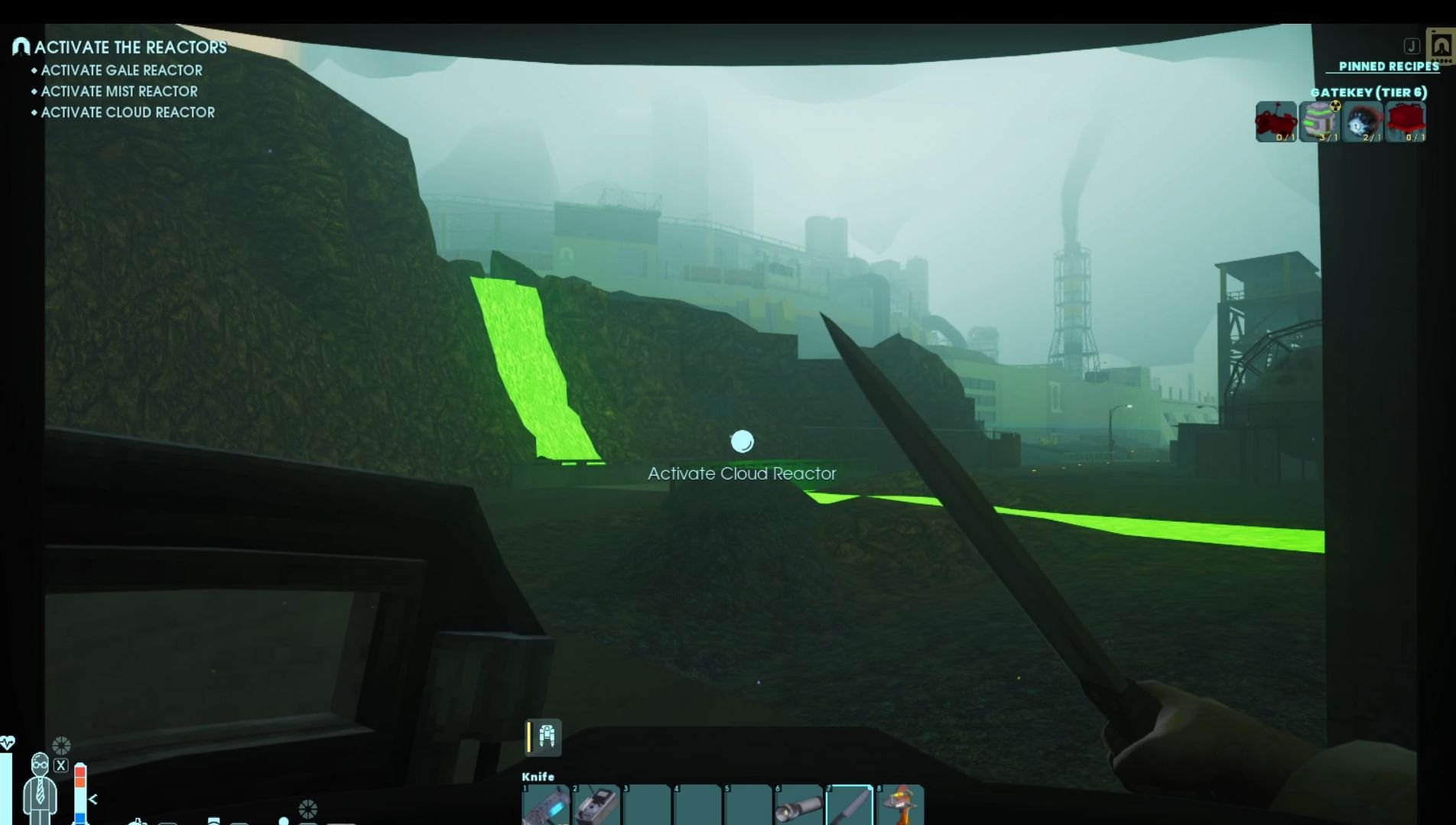Open the Pinned Recipes panel header

[1388, 67]
